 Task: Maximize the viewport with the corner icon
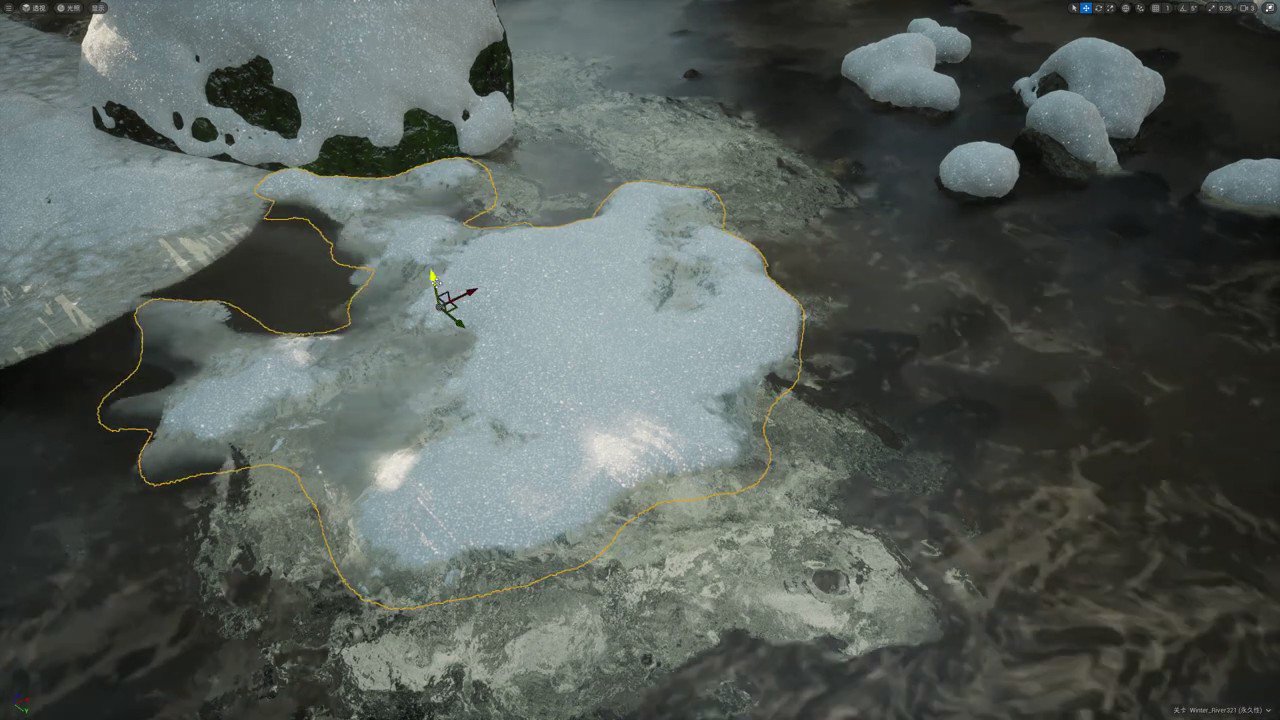[1269, 8]
